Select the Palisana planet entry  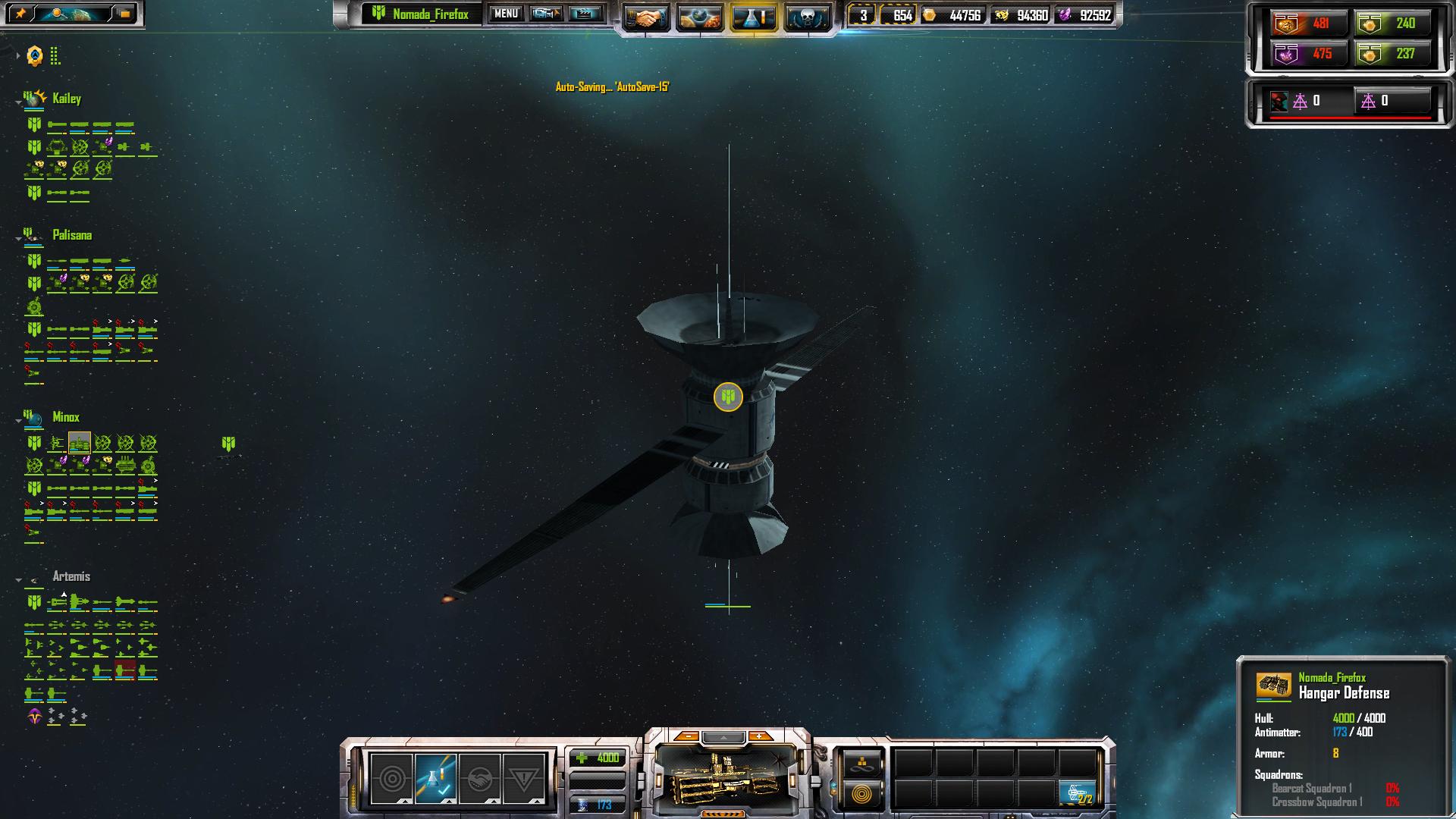tap(72, 235)
